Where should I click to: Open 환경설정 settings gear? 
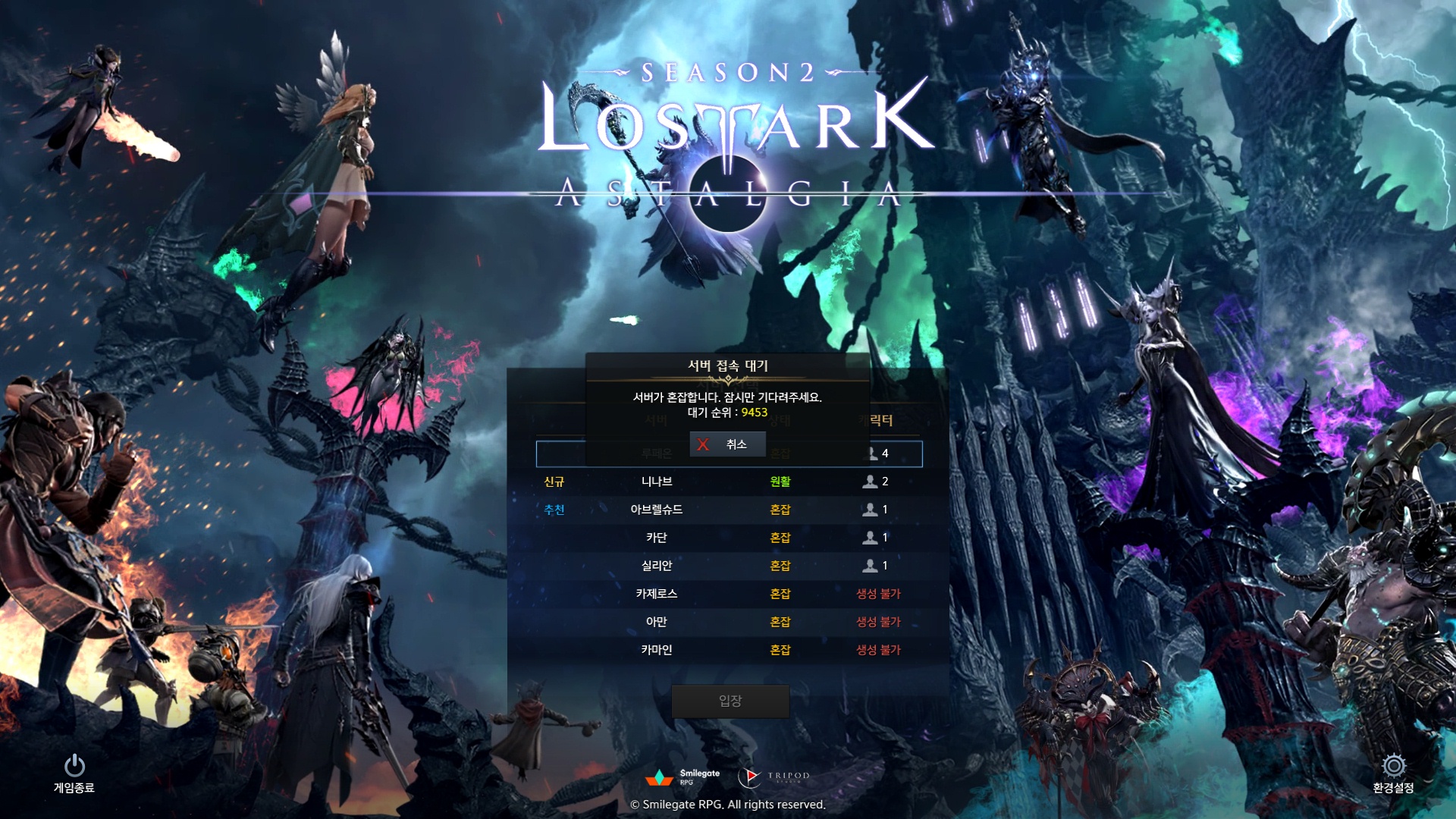click(x=1393, y=773)
